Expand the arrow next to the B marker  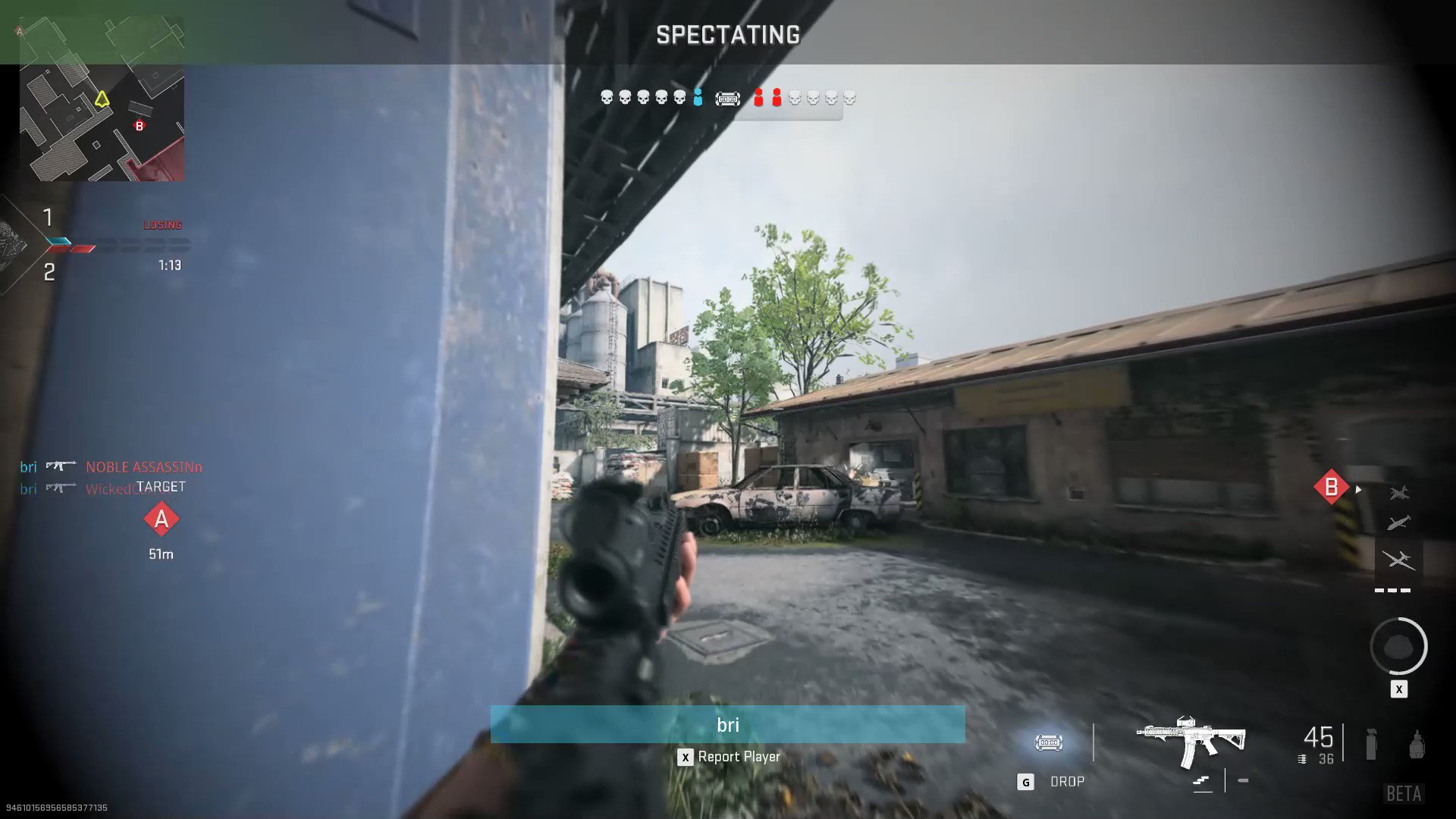tap(1358, 489)
